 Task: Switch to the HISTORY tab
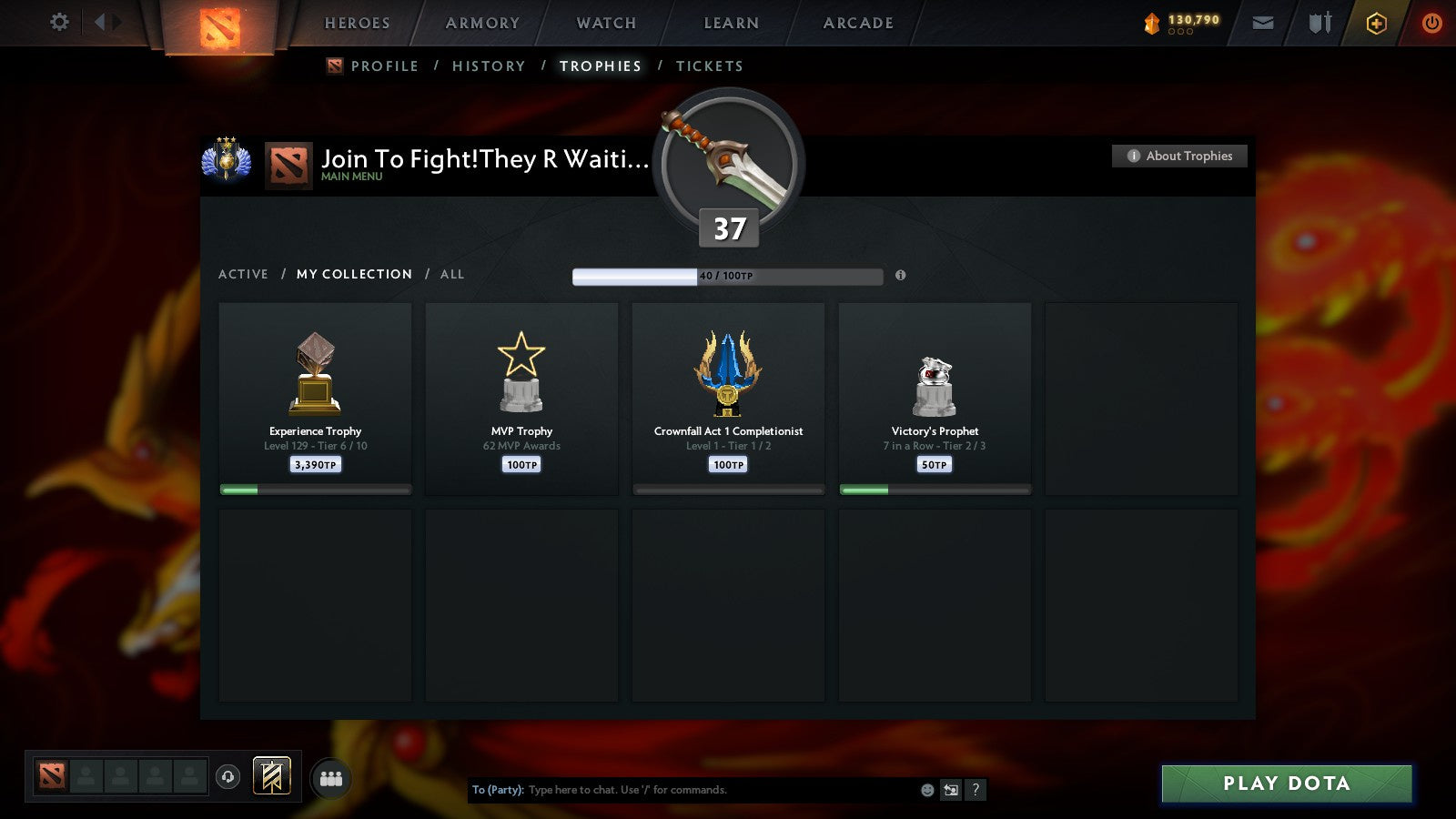pyautogui.click(x=489, y=66)
